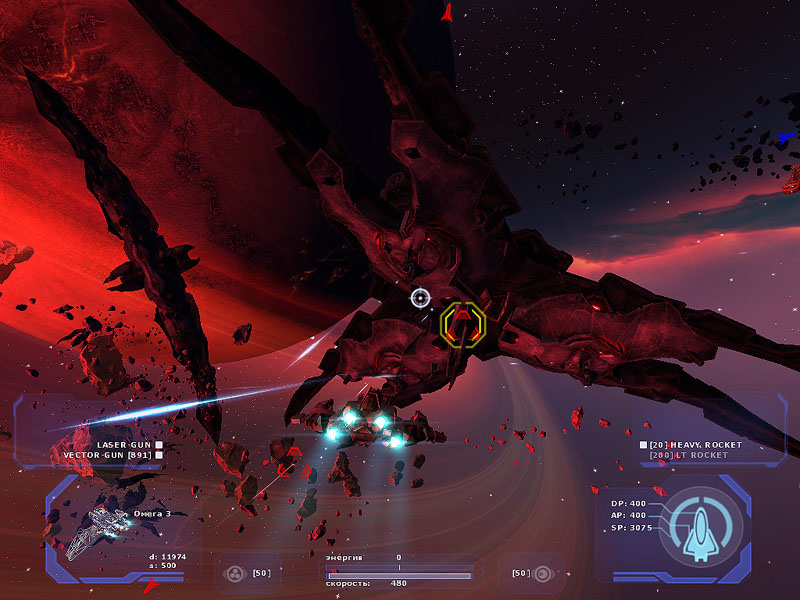Switch to the LT Rocket missile entry
800x600 pixels.
[x=690, y=455]
